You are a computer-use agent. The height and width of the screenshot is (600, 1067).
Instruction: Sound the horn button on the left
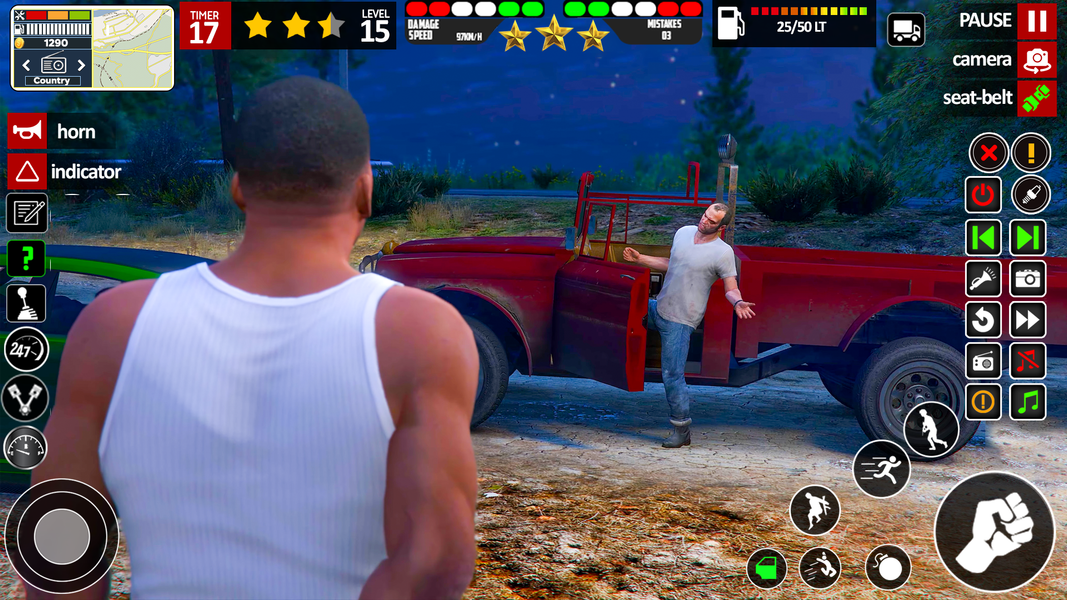click(x=27, y=131)
